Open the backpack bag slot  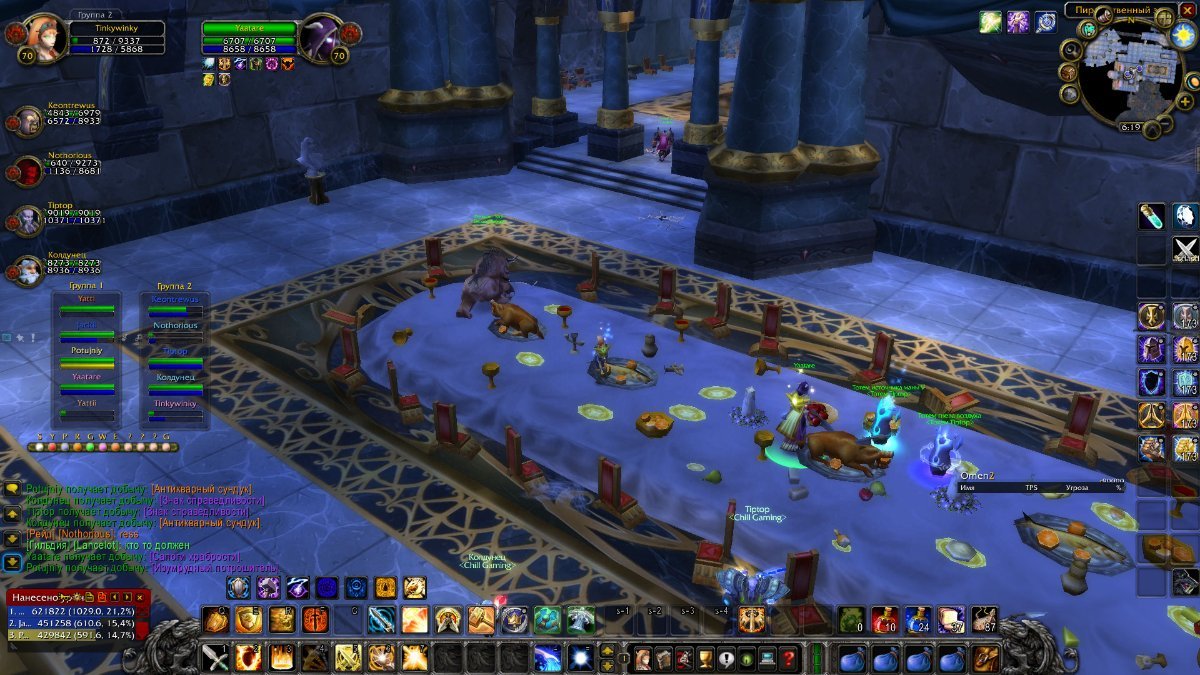[985, 658]
